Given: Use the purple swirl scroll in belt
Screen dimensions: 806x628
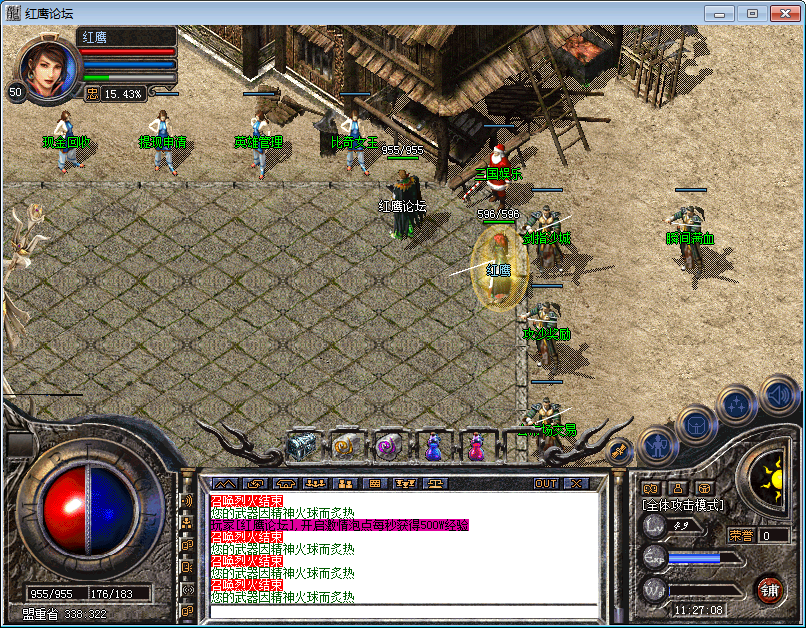Looking at the screenshot, I should (388, 446).
